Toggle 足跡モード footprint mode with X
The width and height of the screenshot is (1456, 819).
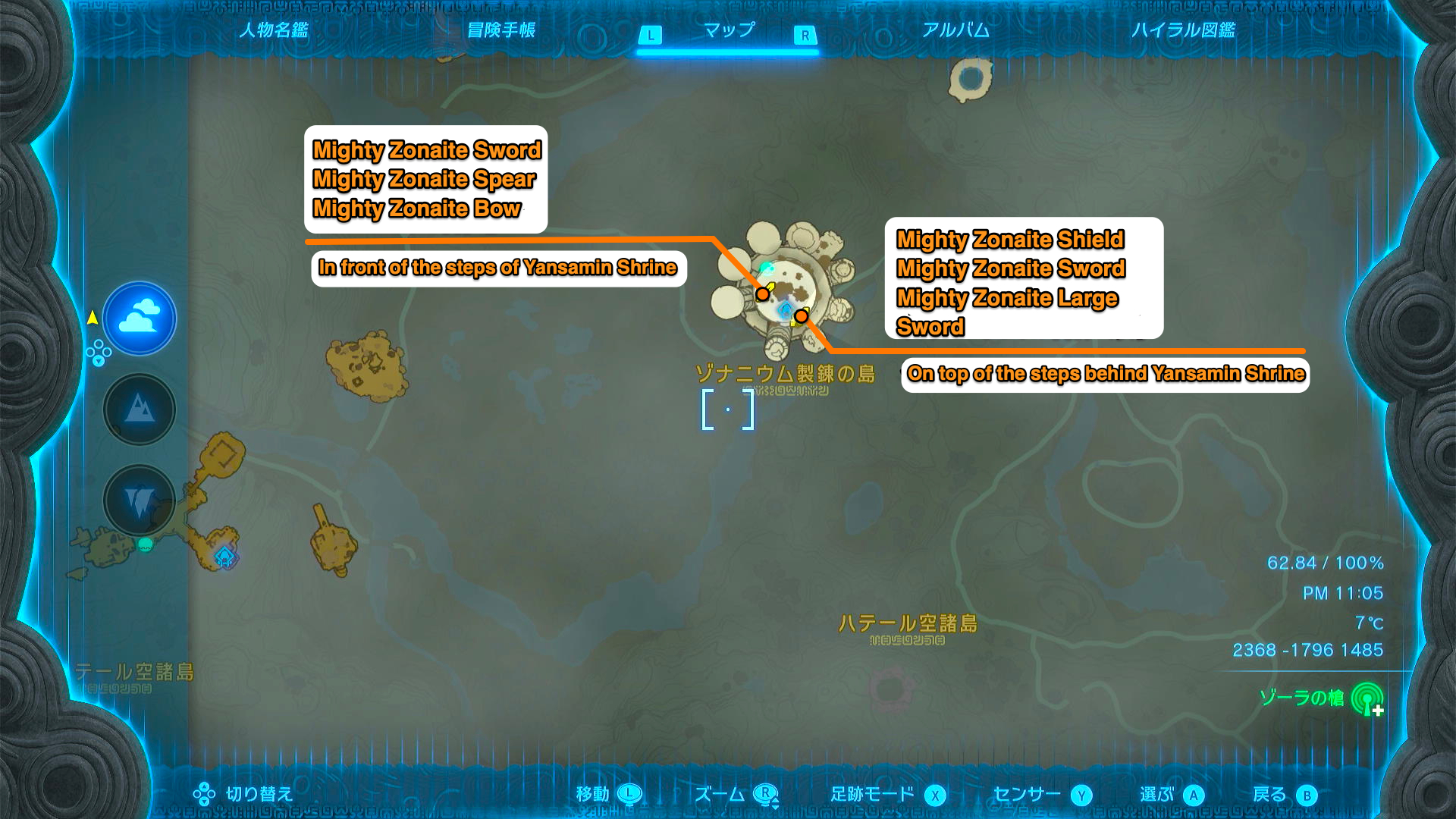934,793
